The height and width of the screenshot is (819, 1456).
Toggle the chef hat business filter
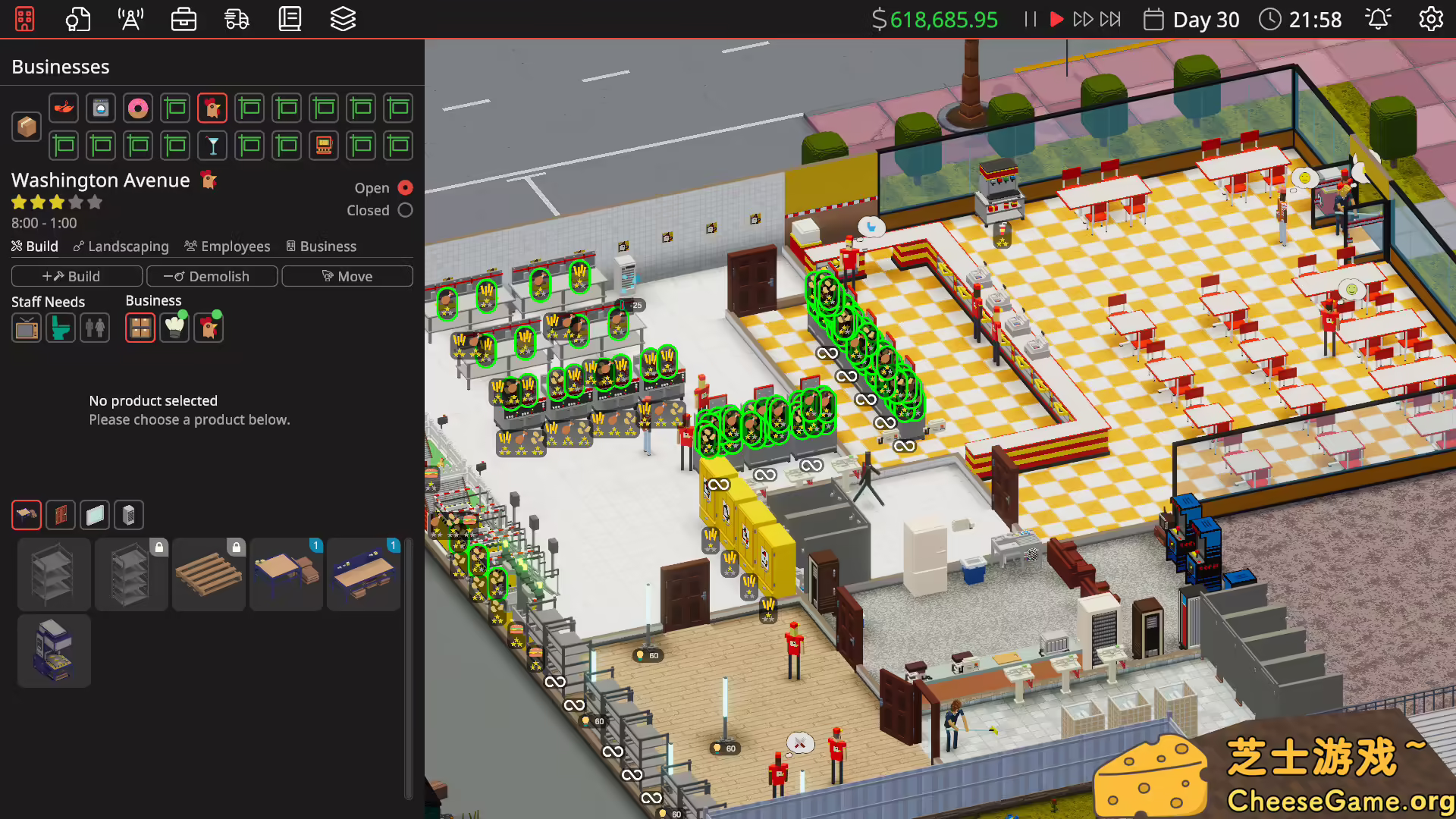[x=174, y=327]
